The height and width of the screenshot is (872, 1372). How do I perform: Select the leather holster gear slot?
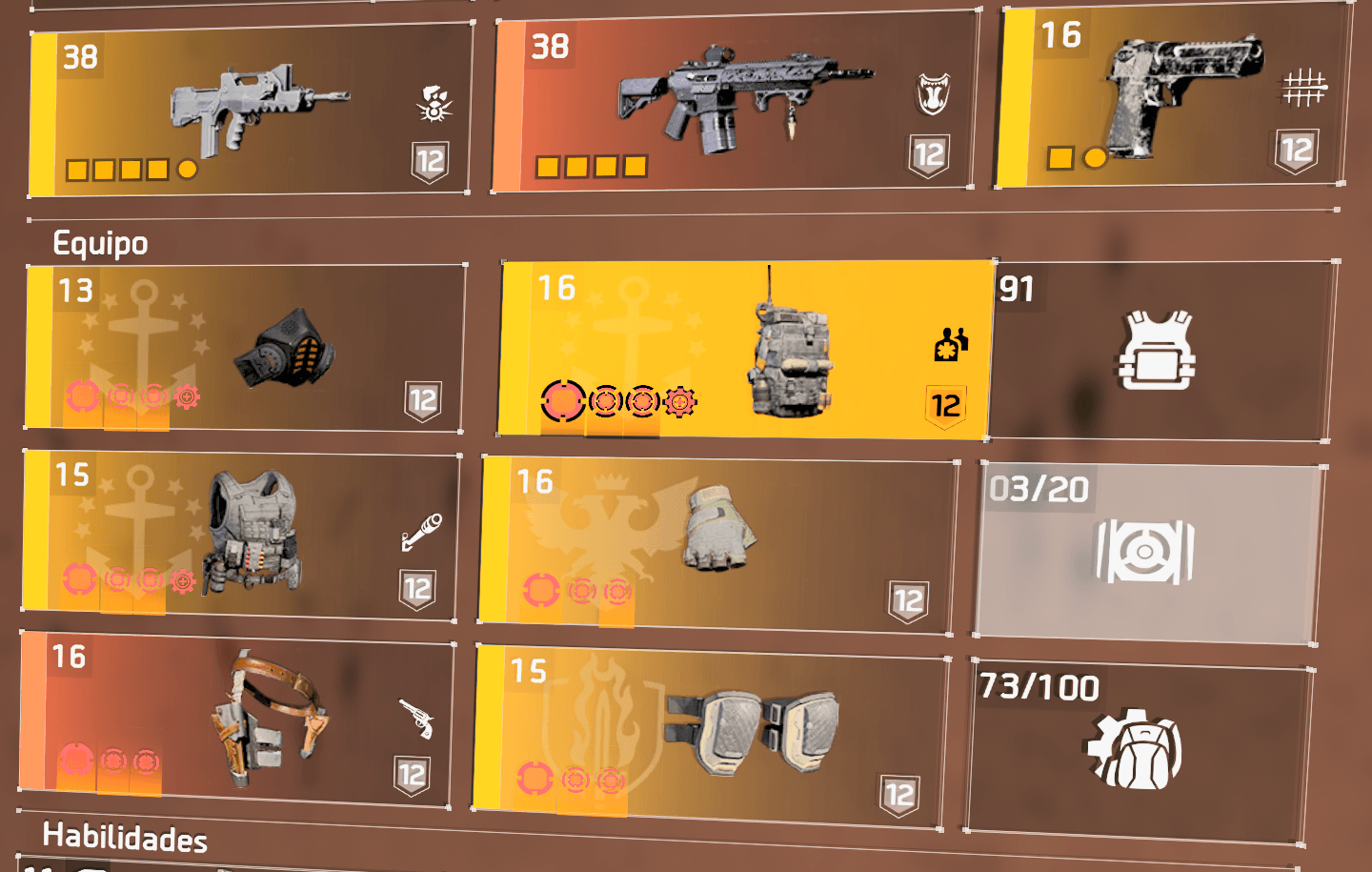[235, 717]
